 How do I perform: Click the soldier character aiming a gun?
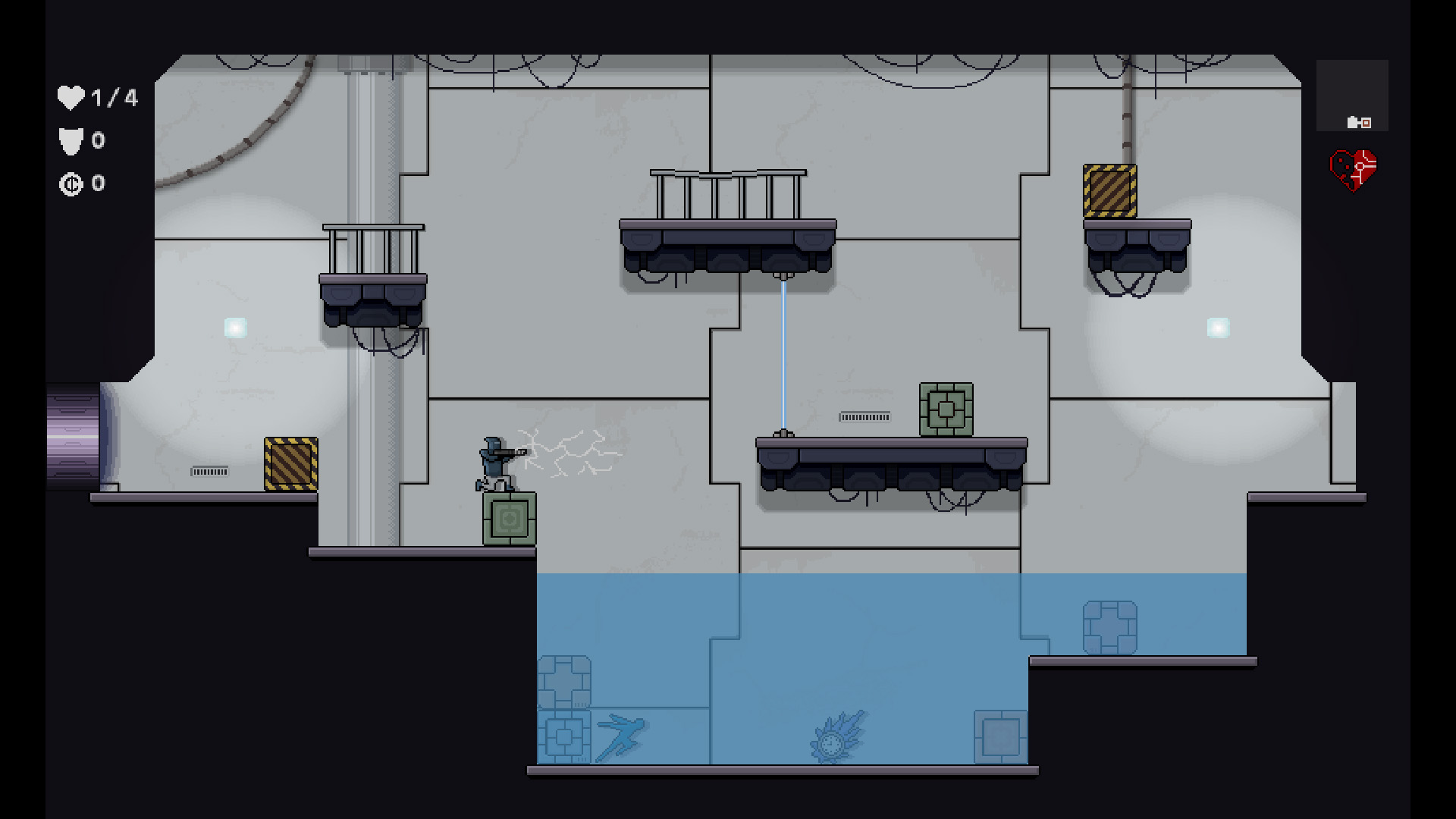pyautogui.click(x=494, y=461)
